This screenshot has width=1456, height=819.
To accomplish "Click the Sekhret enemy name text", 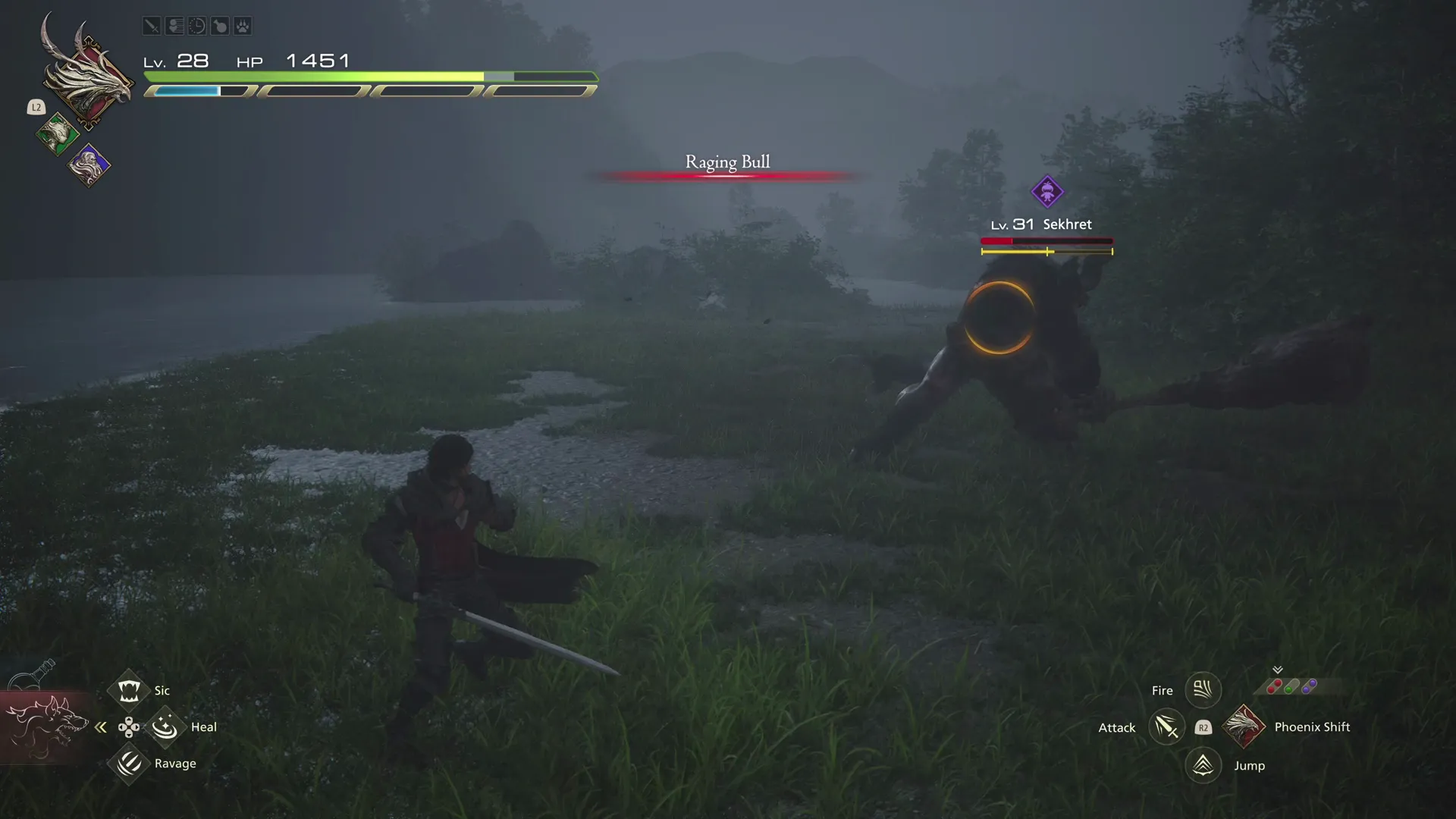I will 1068,224.
